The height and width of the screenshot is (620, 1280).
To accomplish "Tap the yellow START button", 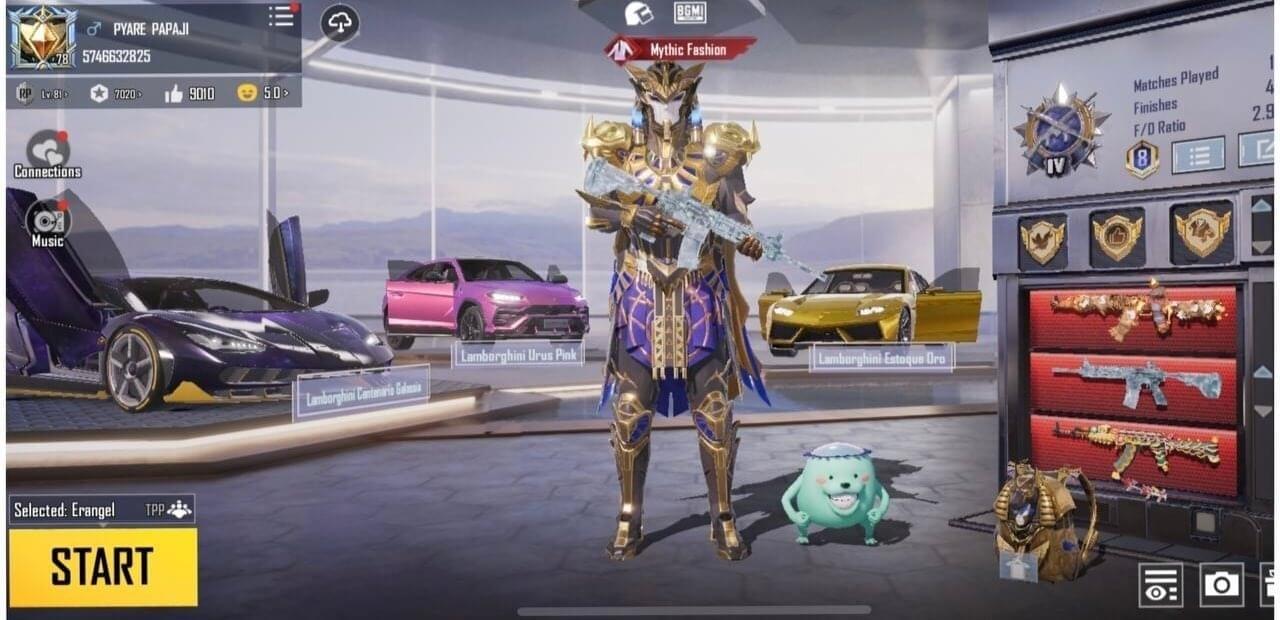I will (x=103, y=566).
